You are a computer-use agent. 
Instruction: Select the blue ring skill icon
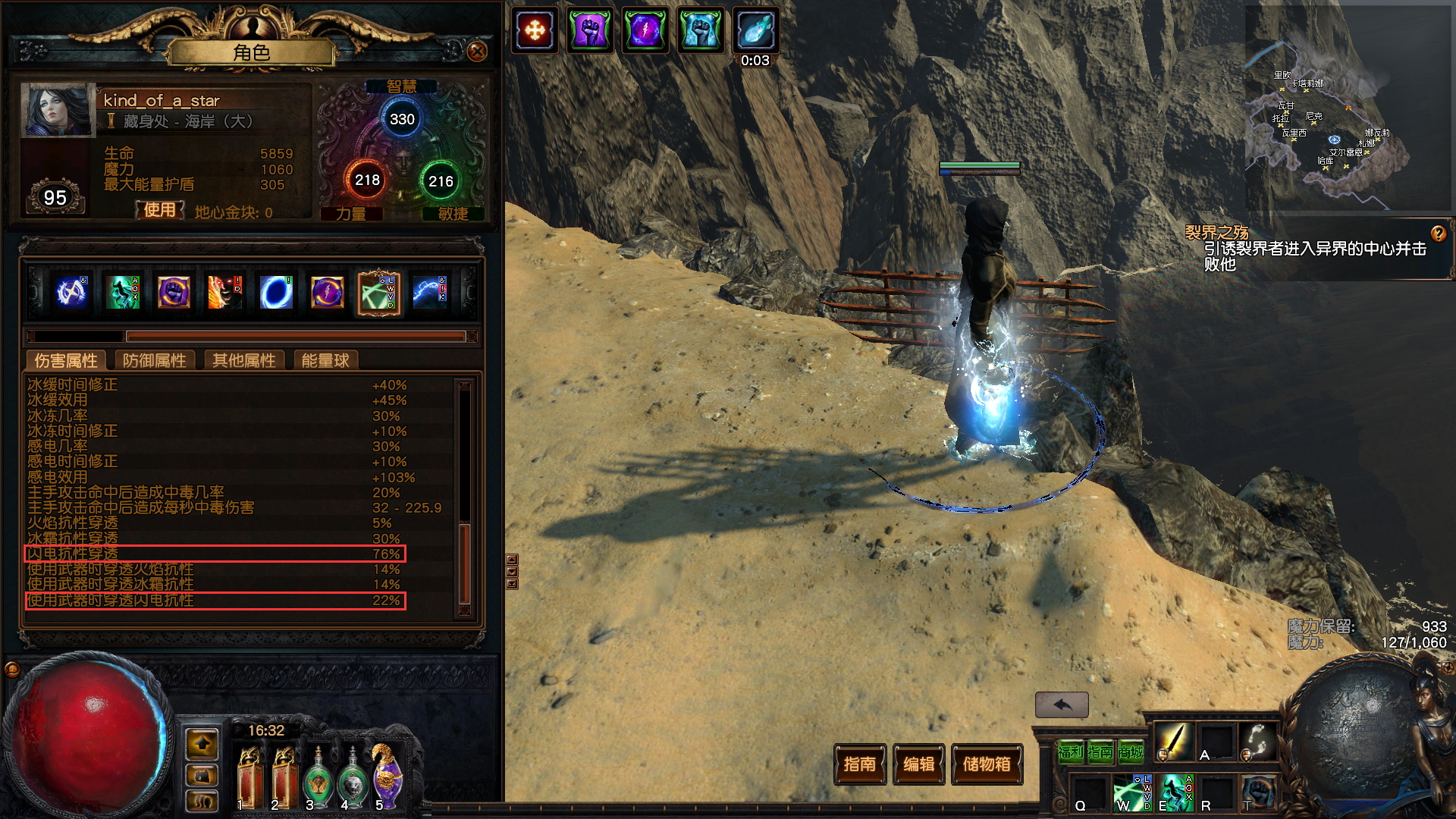276,292
